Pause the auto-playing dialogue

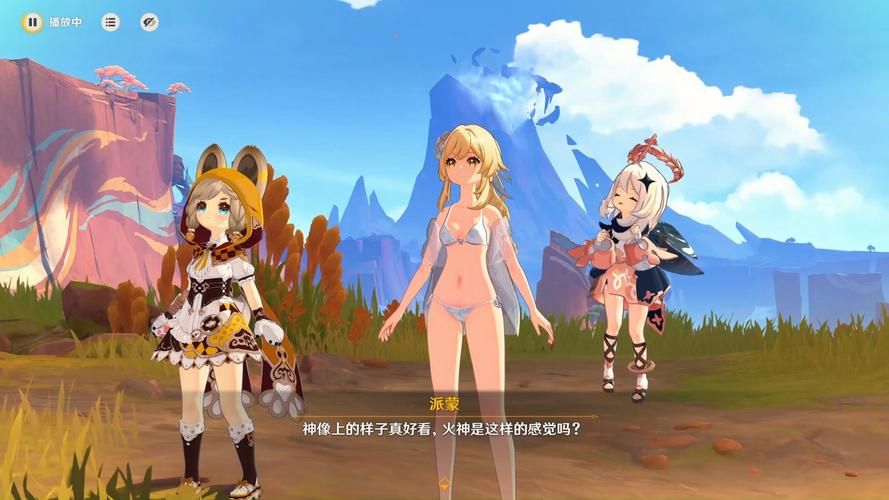coord(33,22)
